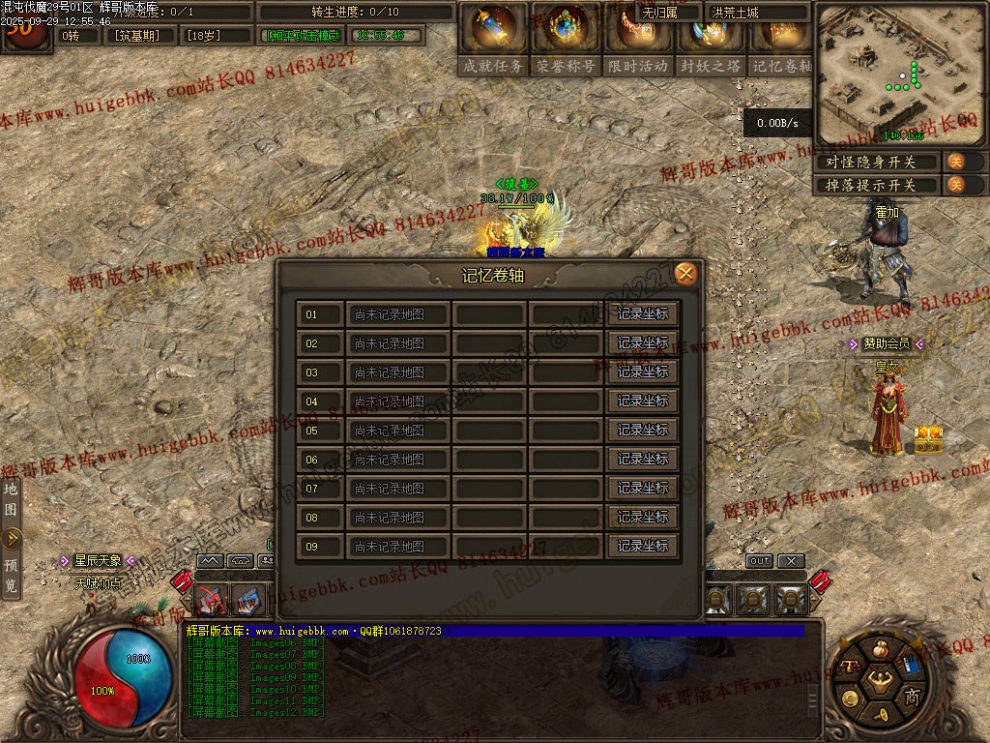Open the shop via the 商 button

click(x=911, y=696)
